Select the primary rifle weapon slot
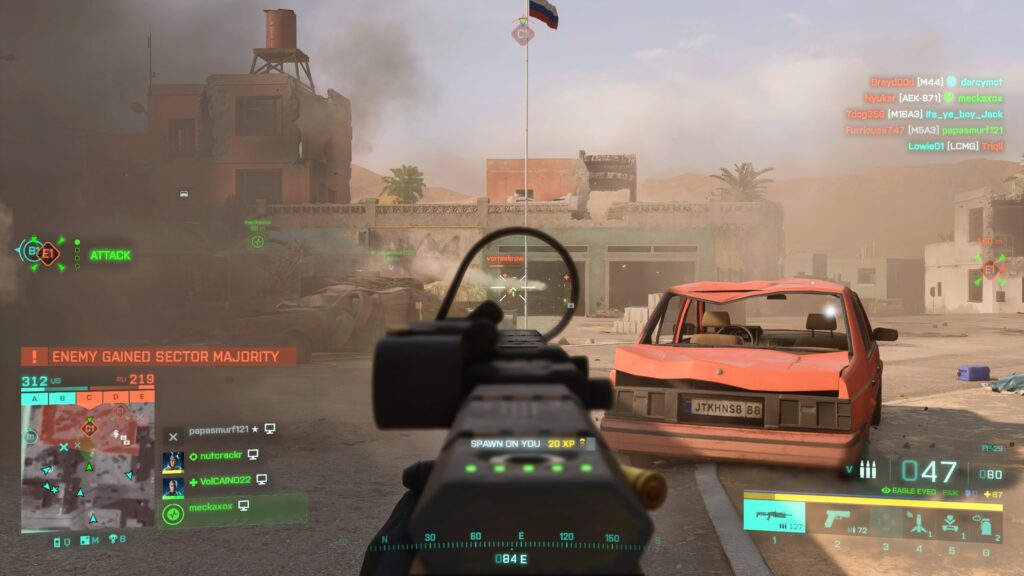Screen dimensions: 1024x576 click(773, 518)
